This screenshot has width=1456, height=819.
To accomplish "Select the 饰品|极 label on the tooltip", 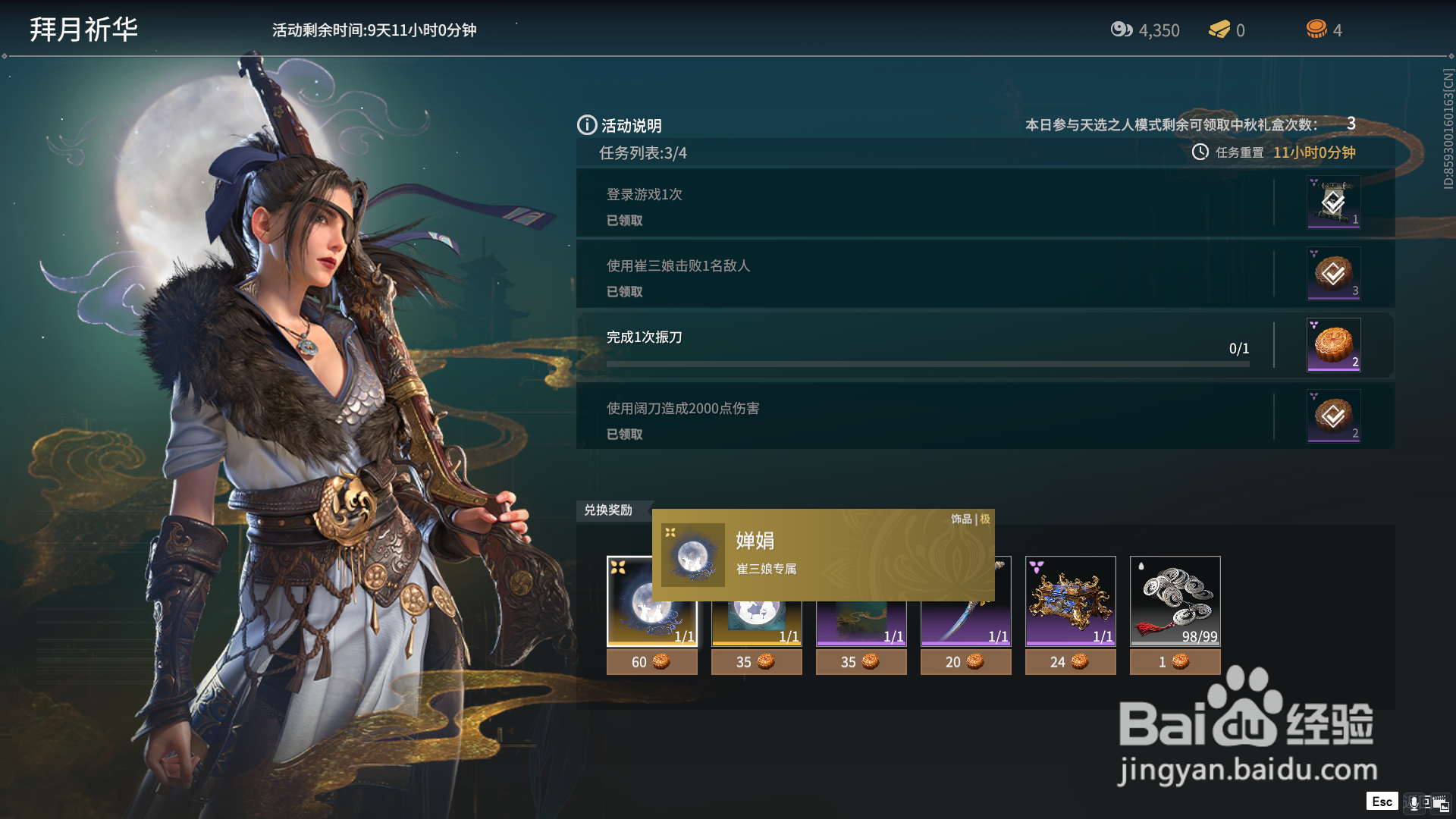I will click(x=973, y=519).
